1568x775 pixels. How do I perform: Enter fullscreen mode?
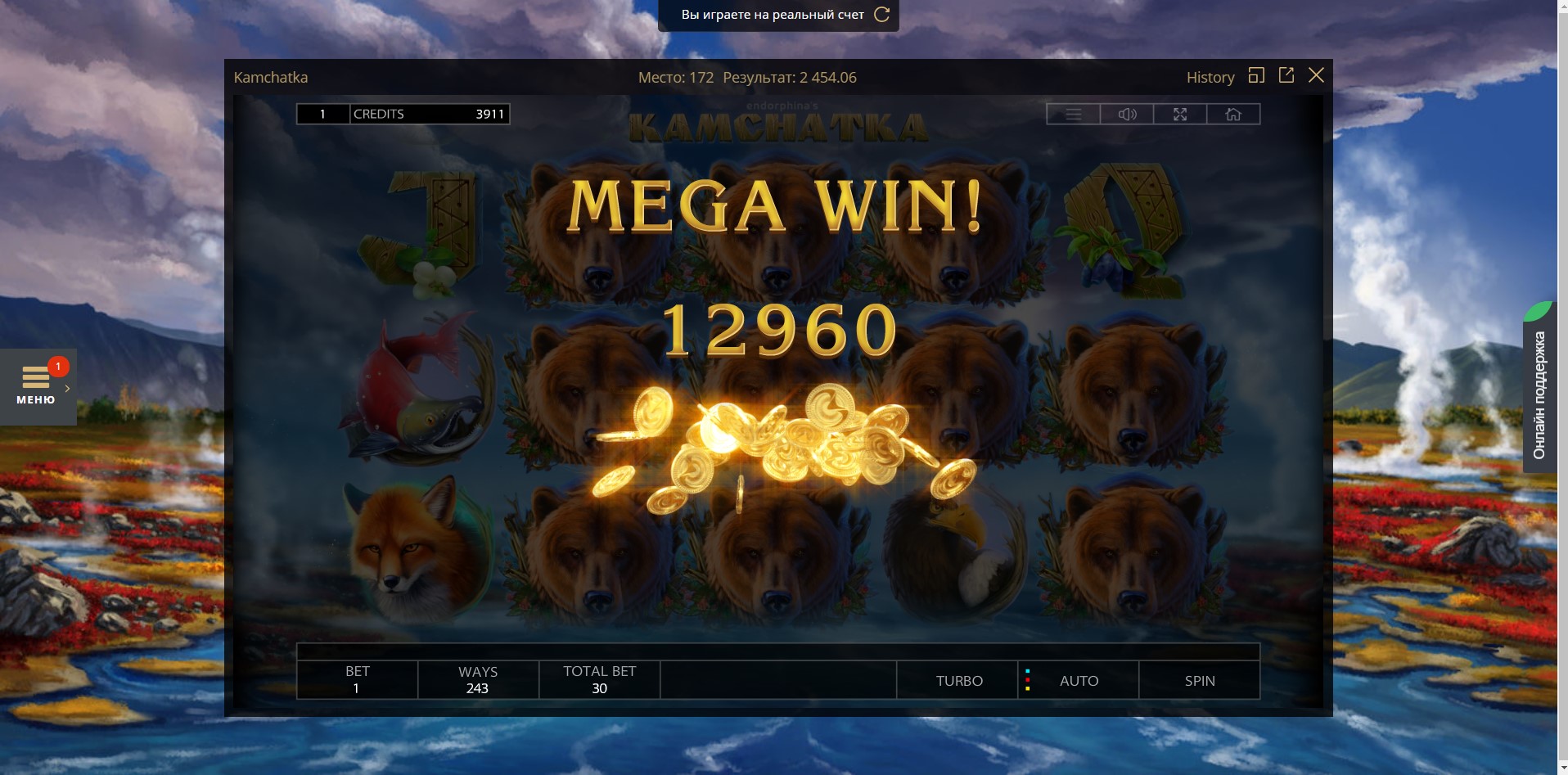[x=1181, y=114]
